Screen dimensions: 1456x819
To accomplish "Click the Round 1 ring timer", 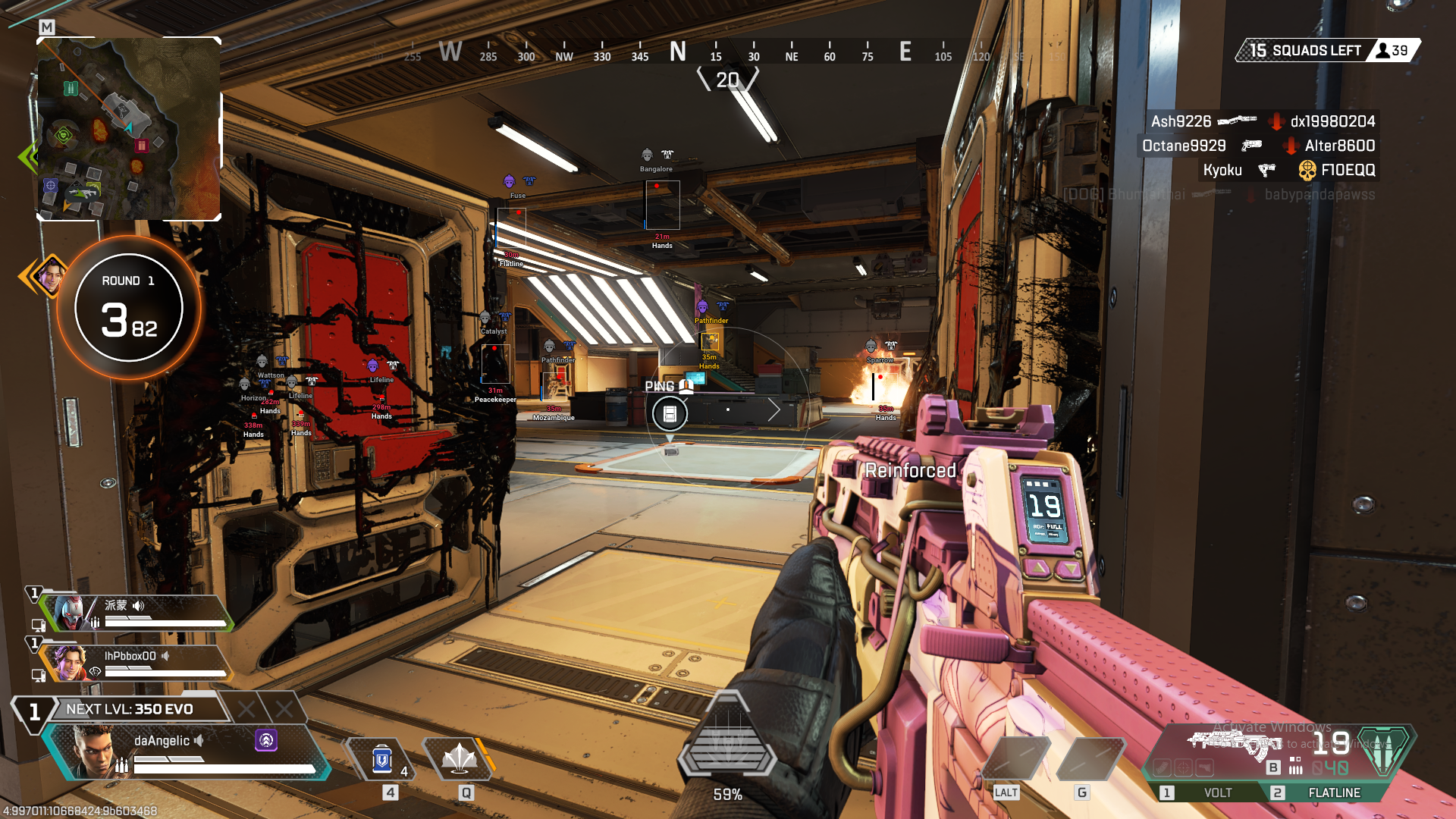I will point(129,307).
